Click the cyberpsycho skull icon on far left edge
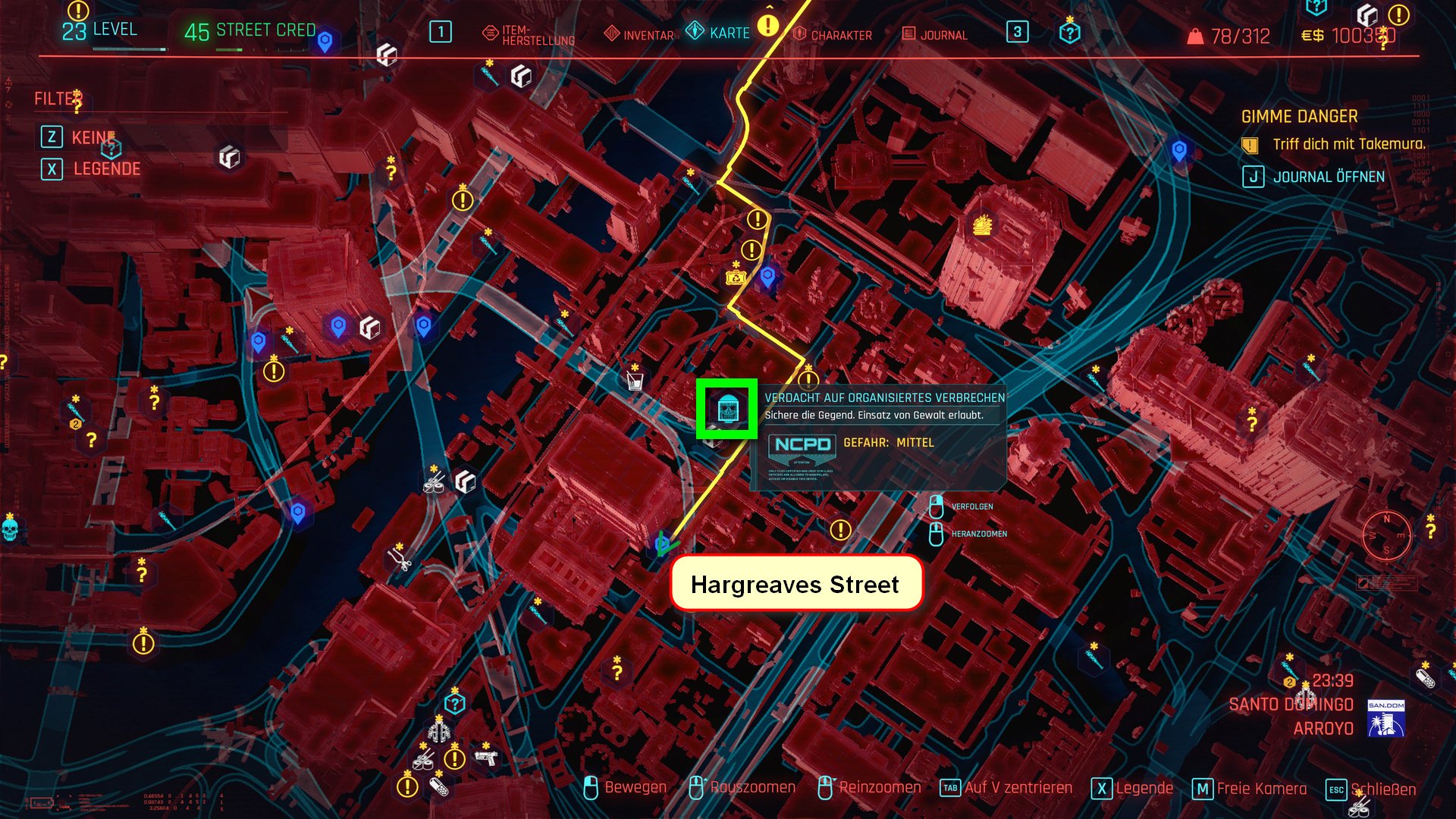Screen dimensions: 1456x819 tap(10, 529)
